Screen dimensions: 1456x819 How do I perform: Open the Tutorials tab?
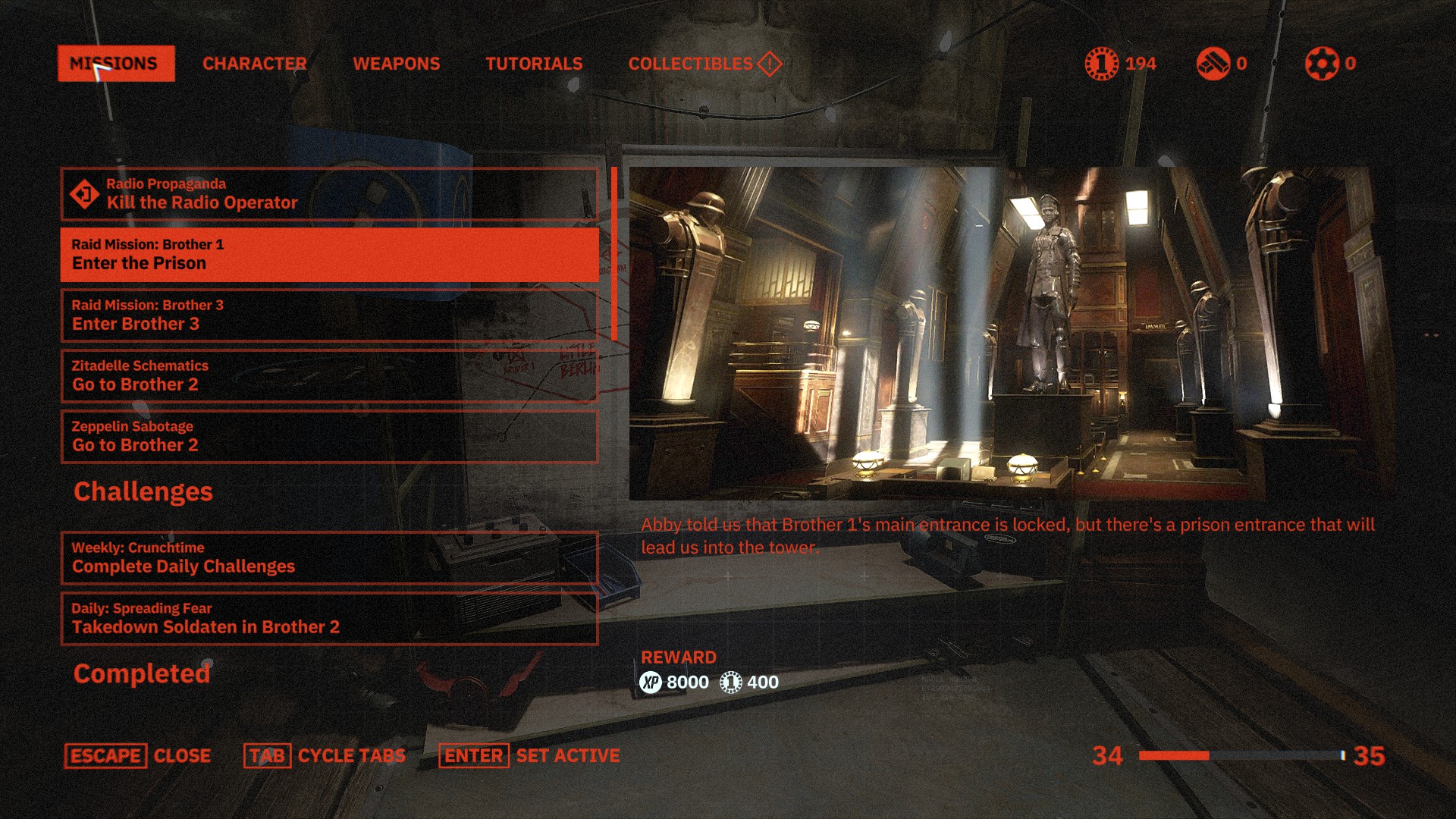tap(534, 64)
